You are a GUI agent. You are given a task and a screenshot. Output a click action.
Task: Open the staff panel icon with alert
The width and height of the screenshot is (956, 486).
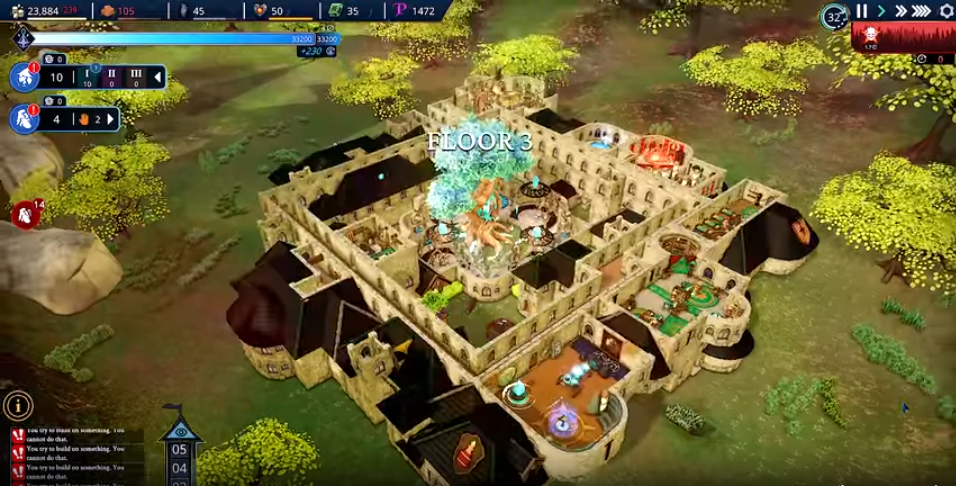(24, 119)
